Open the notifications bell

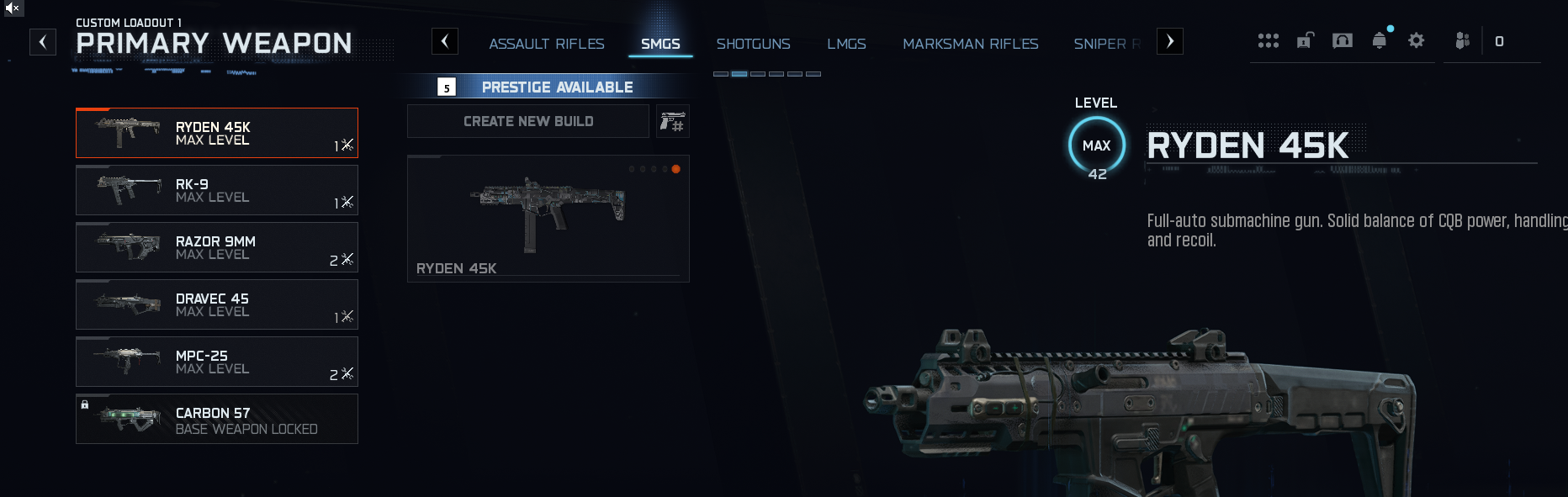coord(1379,40)
